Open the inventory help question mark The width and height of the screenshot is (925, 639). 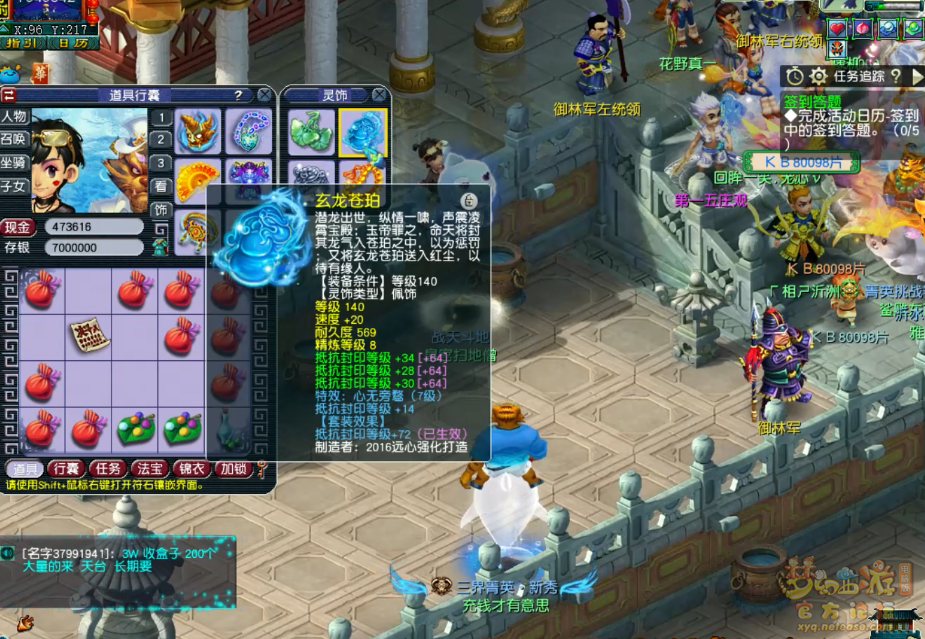(x=238, y=95)
